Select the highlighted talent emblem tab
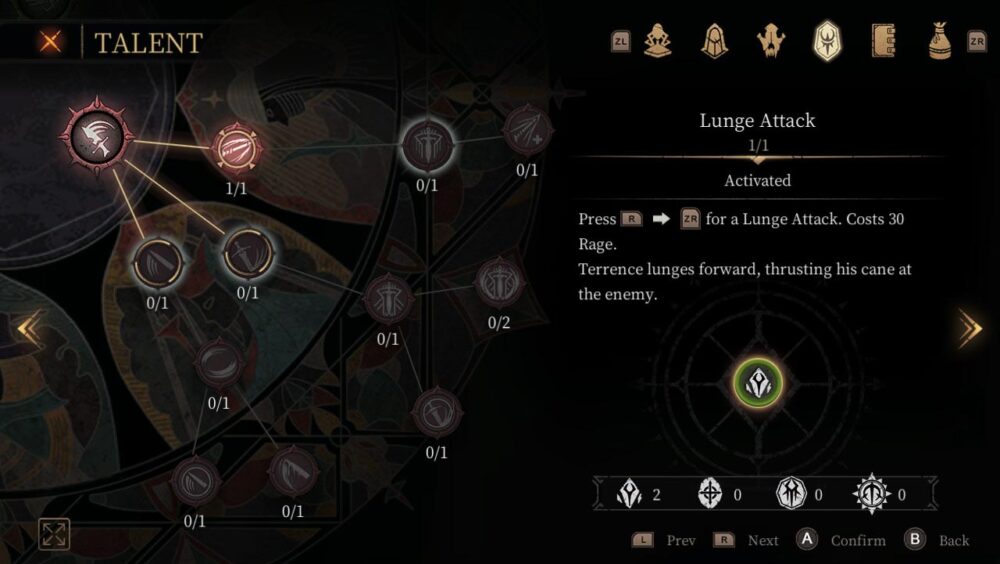Screen dimensions: 1000x564 tap(828, 41)
